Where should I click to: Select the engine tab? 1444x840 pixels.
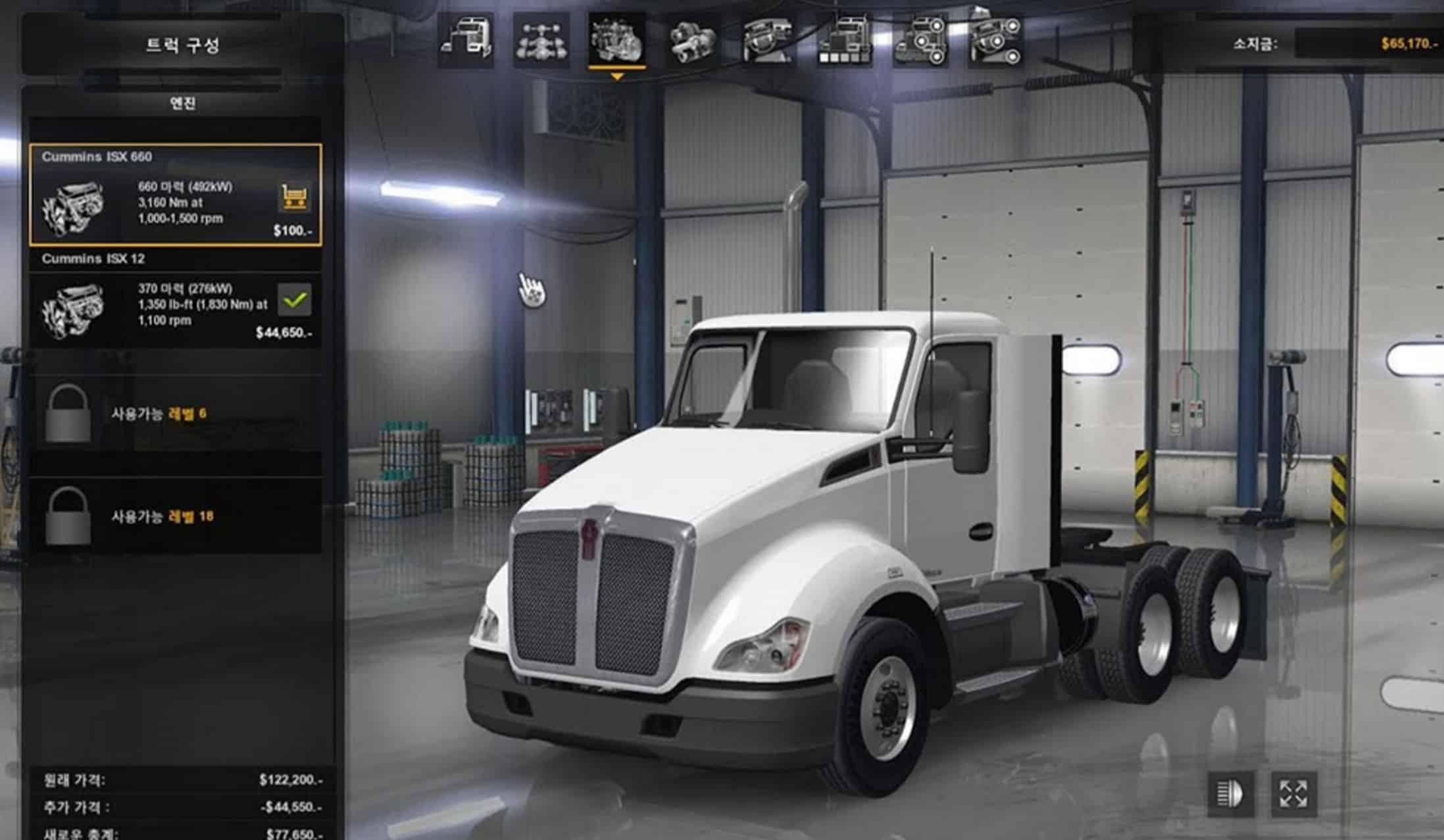pyautogui.click(x=616, y=41)
